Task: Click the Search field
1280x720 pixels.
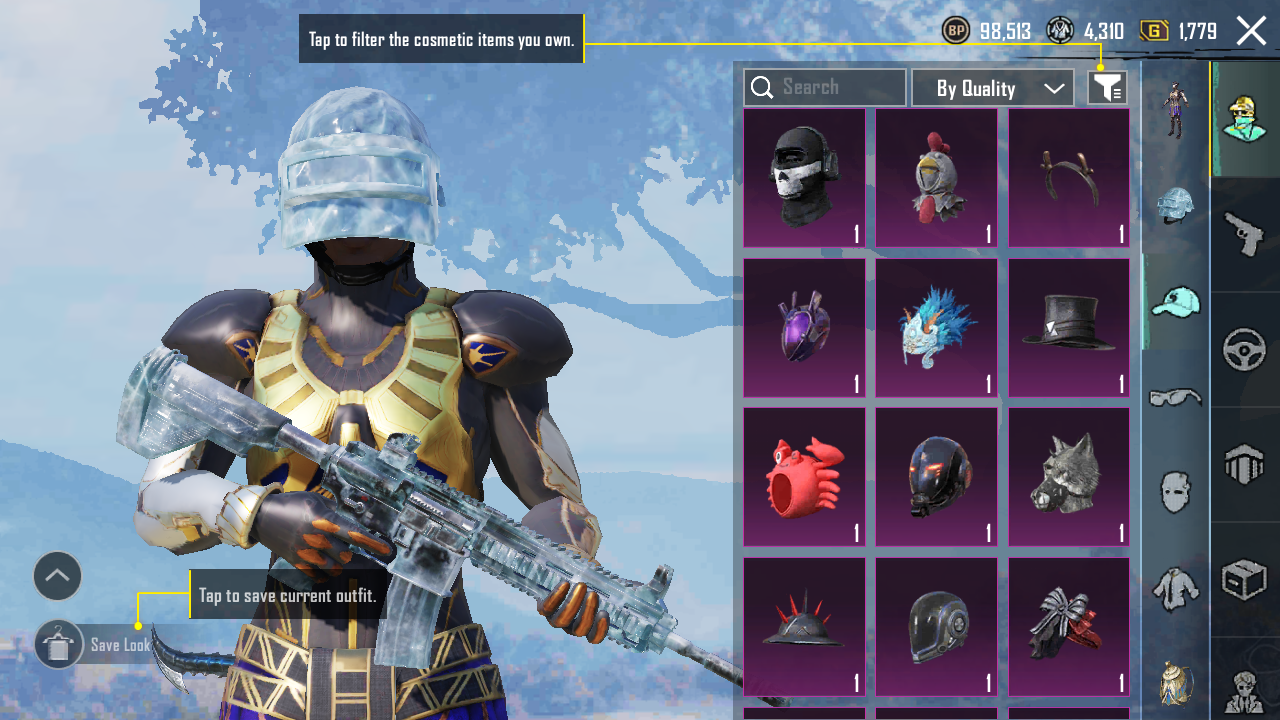Action: (x=825, y=88)
